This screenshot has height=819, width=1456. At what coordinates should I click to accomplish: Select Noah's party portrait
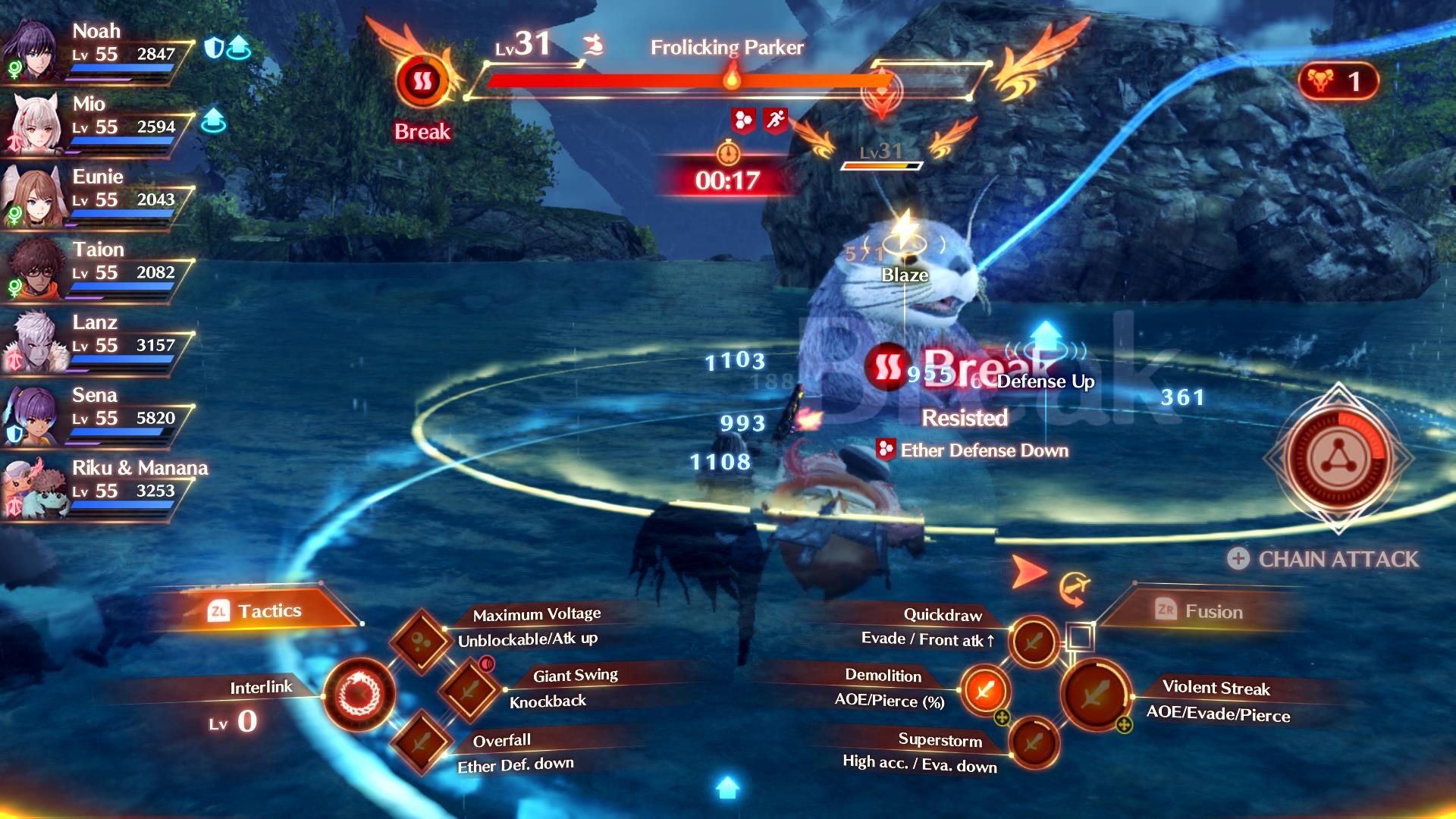click(x=32, y=49)
